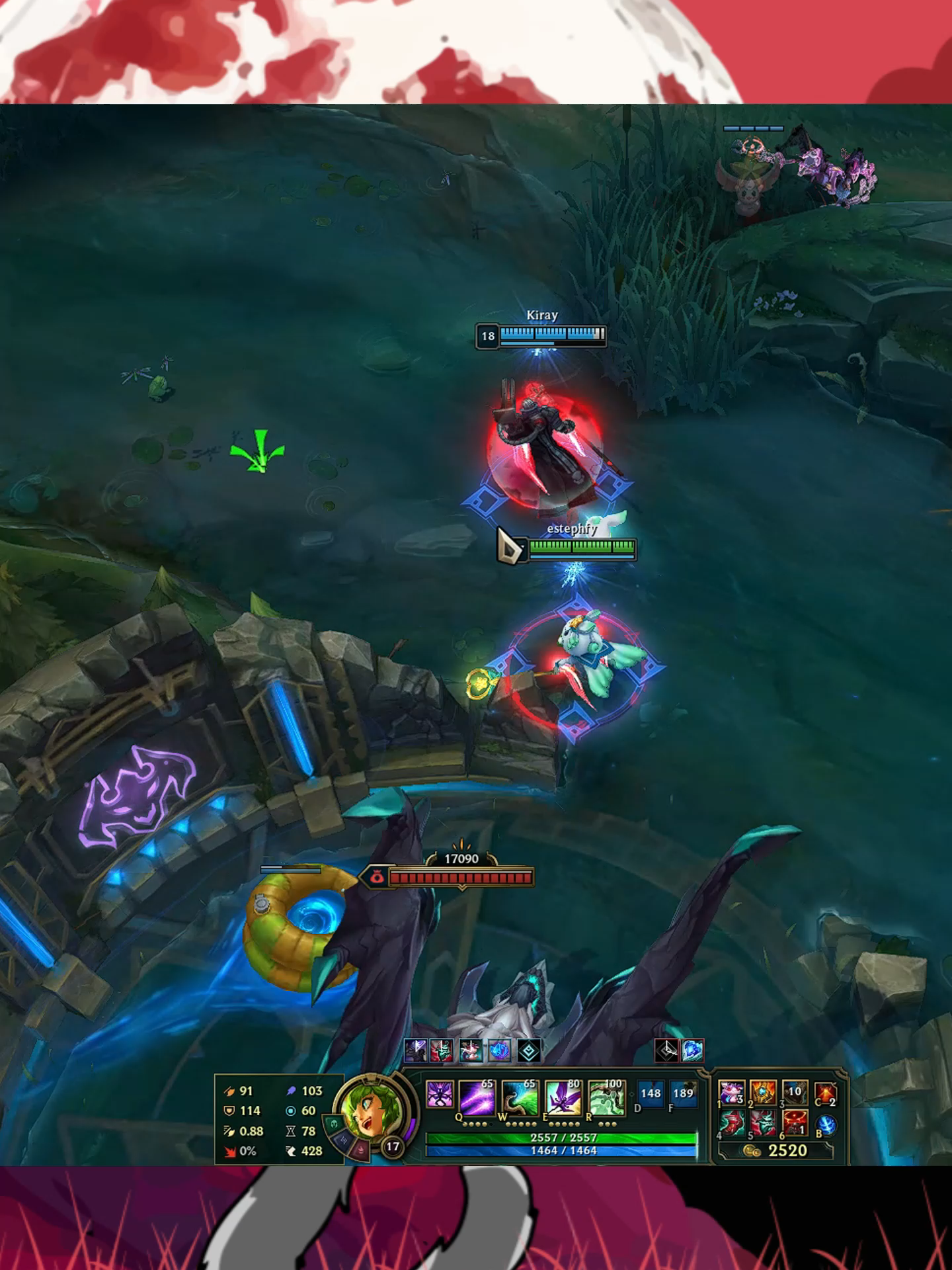Use the D summoner spell on cooldown
952x1270 pixels.
click(x=651, y=1095)
